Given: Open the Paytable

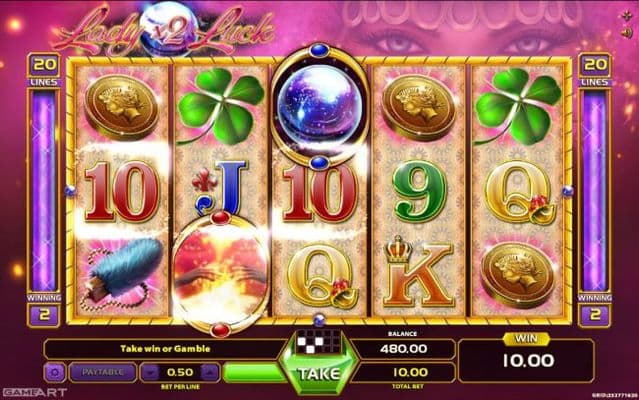Looking at the screenshot, I should click(x=104, y=373).
